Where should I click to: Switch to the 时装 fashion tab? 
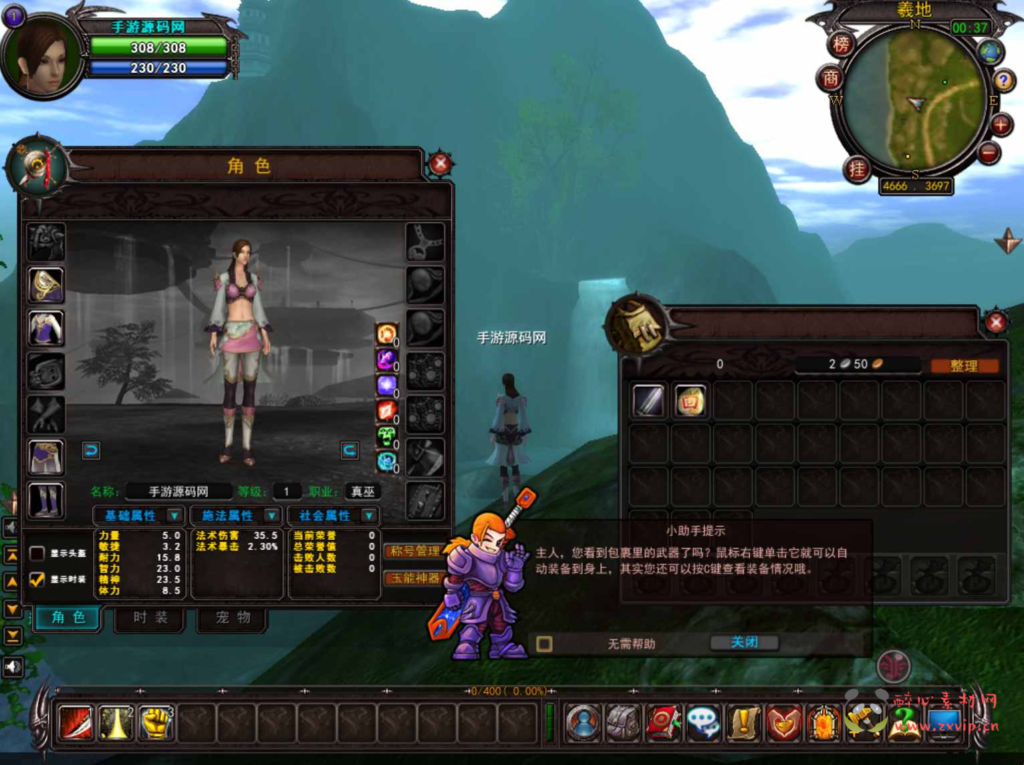click(150, 618)
